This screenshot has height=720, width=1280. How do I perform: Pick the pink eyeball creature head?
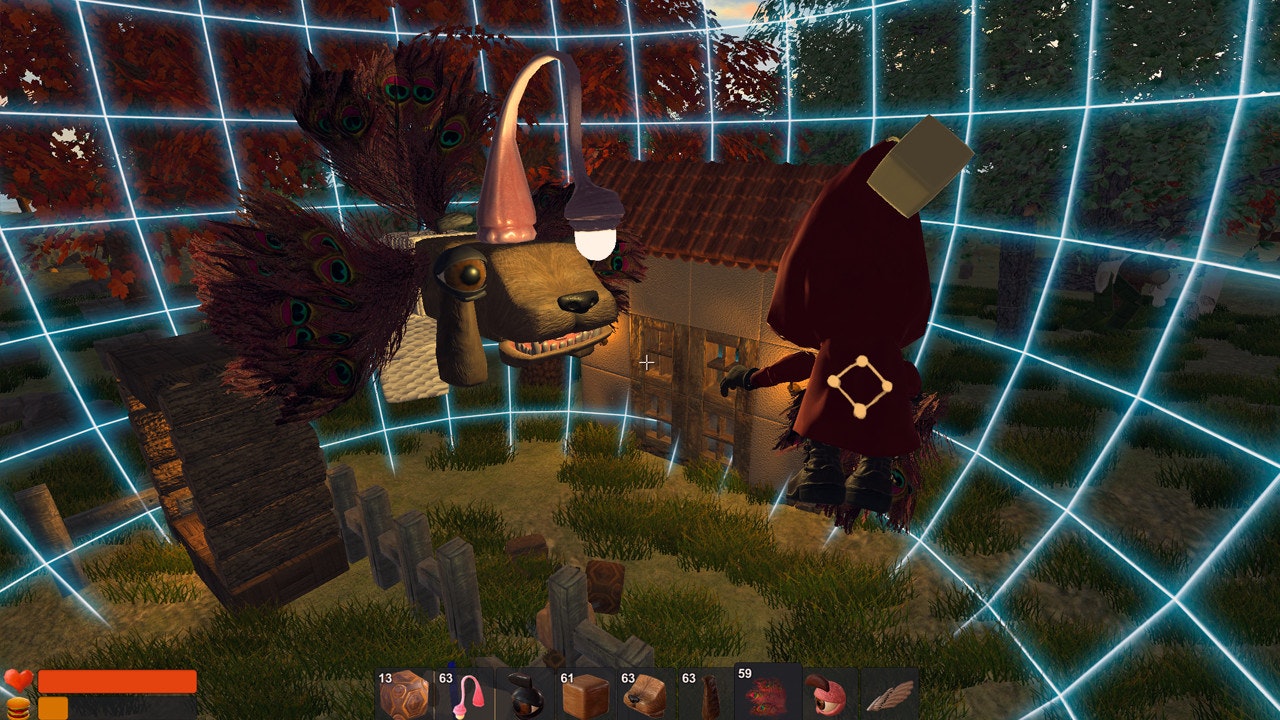point(829,694)
